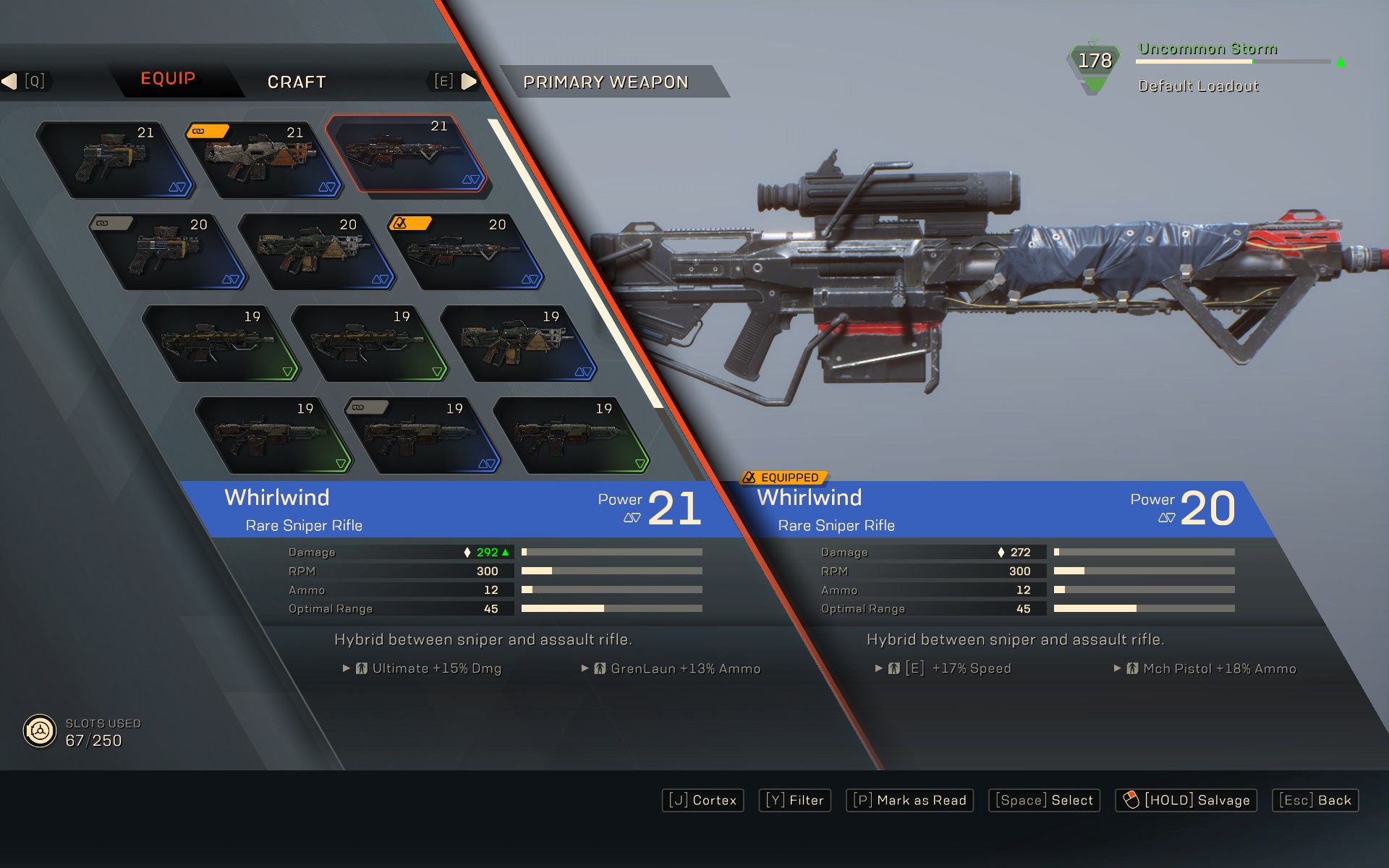
Task: Pick the power 20 weapon with grey link tag
Action: coord(167,252)
